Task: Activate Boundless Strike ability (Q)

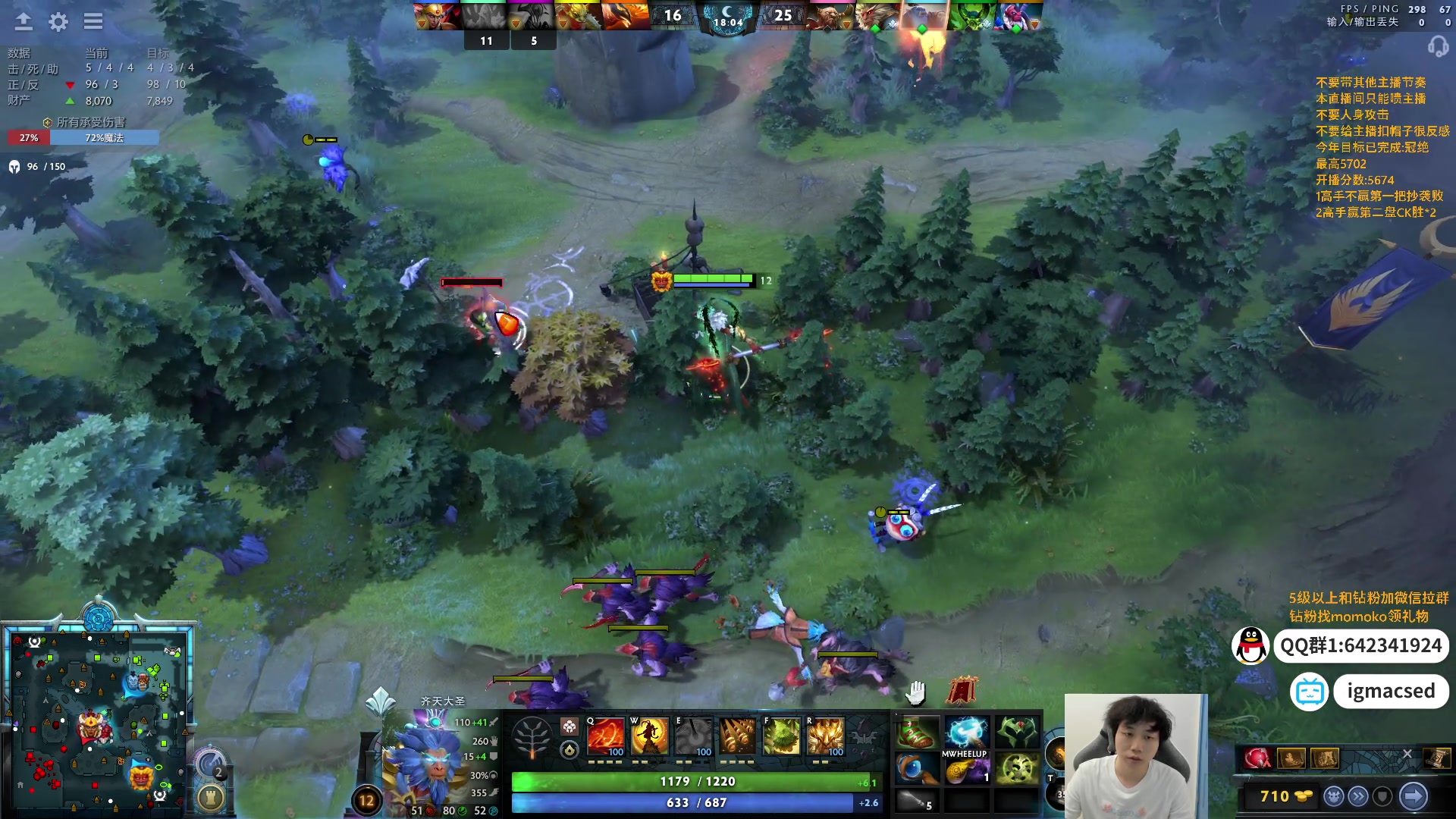Action: pyautogui.click(x=606, y=736)
